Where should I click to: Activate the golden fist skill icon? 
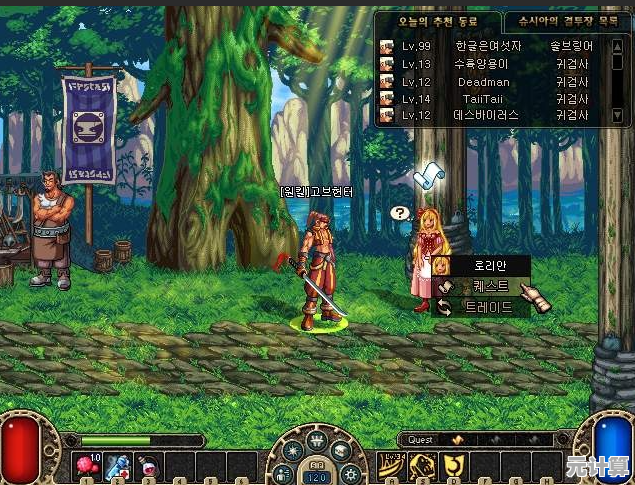(424, 465)
